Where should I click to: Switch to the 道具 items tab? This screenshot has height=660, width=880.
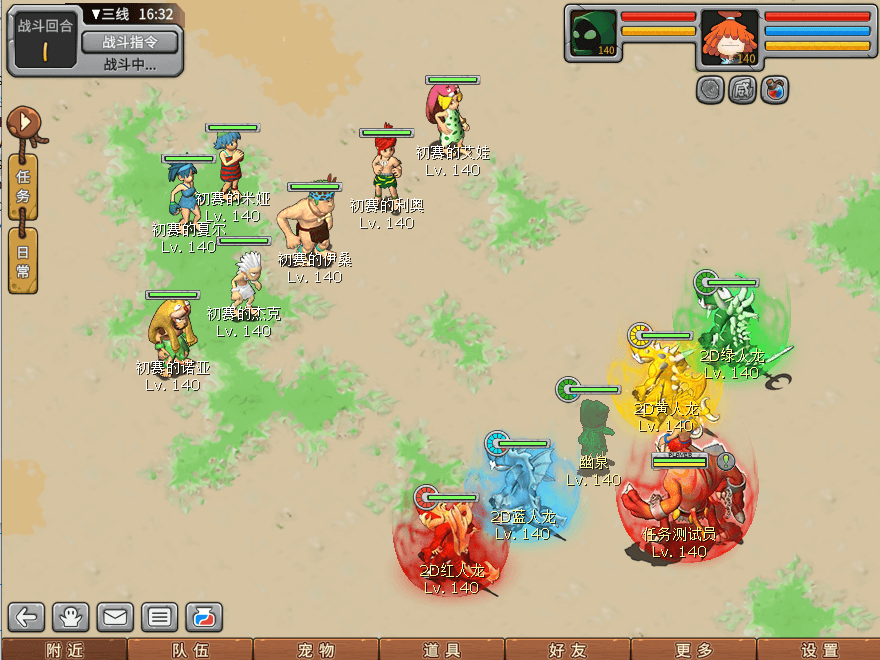pos(442,650)
